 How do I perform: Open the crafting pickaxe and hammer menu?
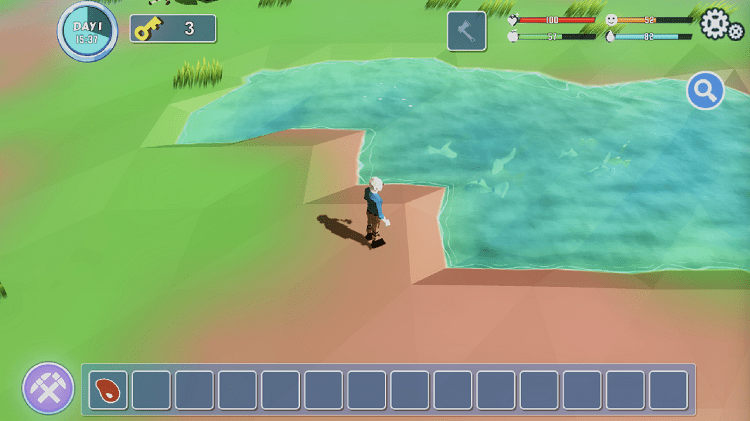click(48, 388)
